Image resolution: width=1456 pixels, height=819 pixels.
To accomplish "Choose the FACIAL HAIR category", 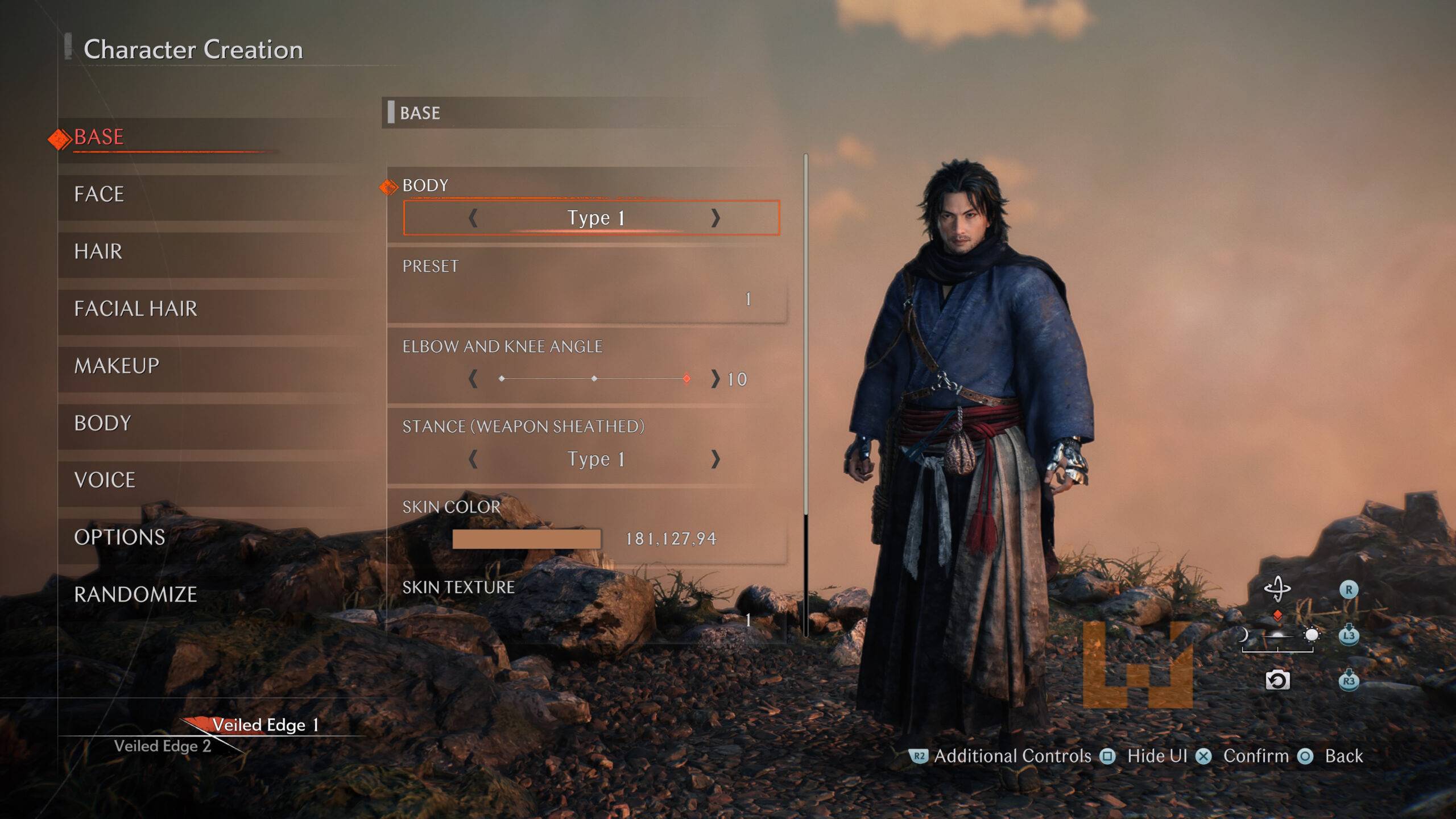I will 135,309.
